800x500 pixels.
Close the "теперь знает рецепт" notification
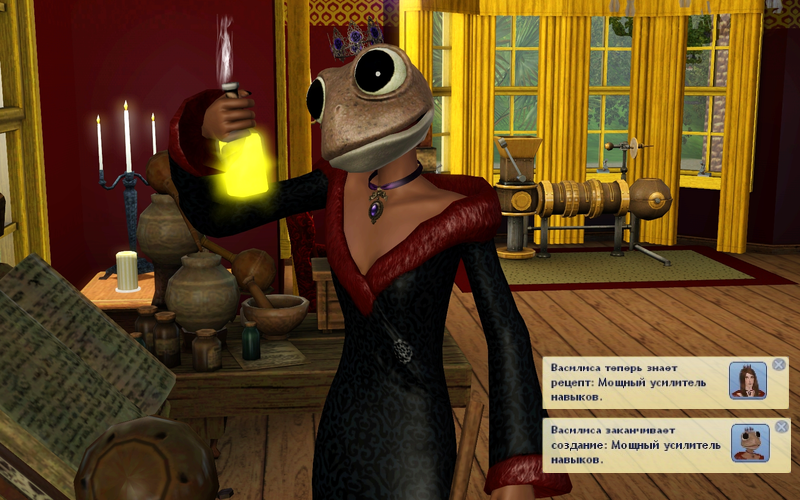point(779,365)
